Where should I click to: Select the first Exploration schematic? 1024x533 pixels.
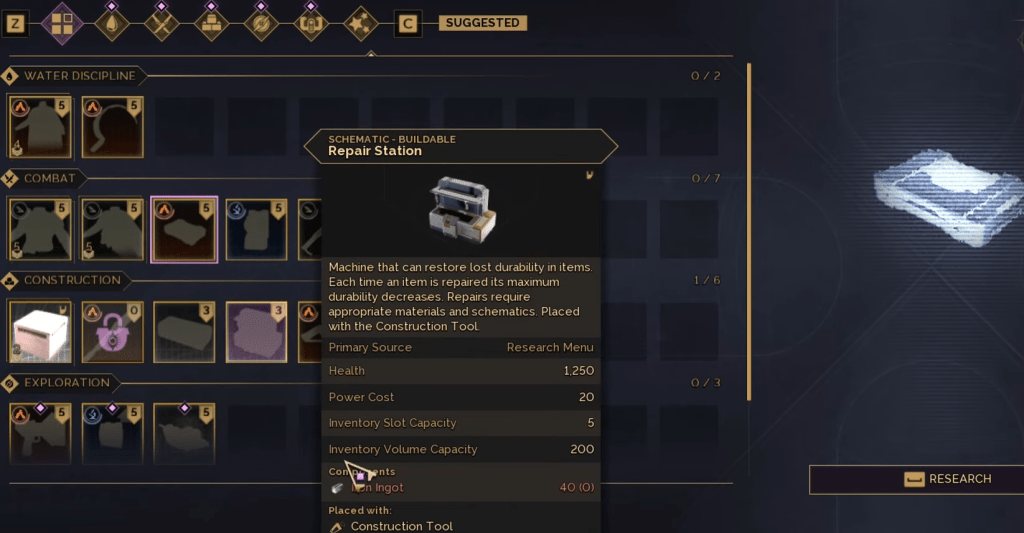[40, 434]
